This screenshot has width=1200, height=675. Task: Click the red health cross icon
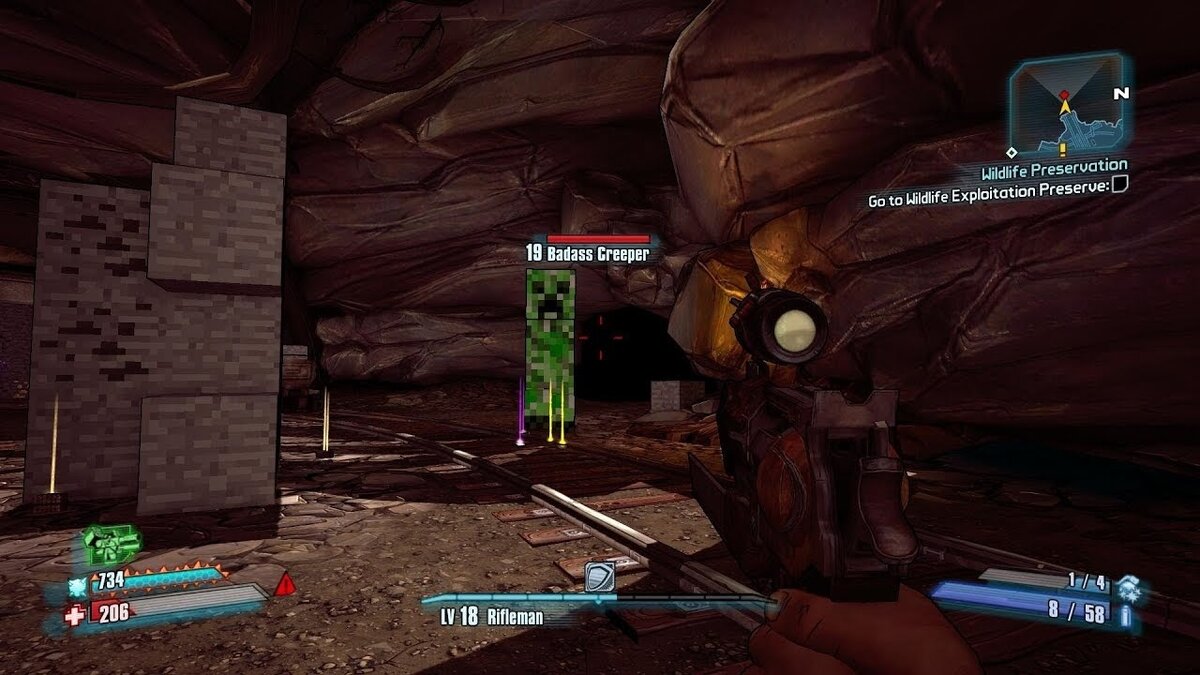(75, 615)
